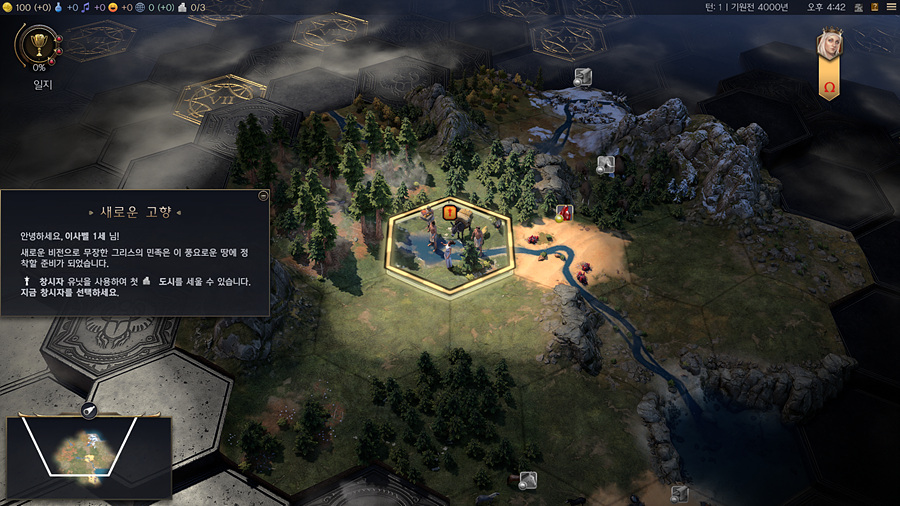Open the gray icon beside the Civilopedia button
900x506 pixels.
click(x=857, y=7)
